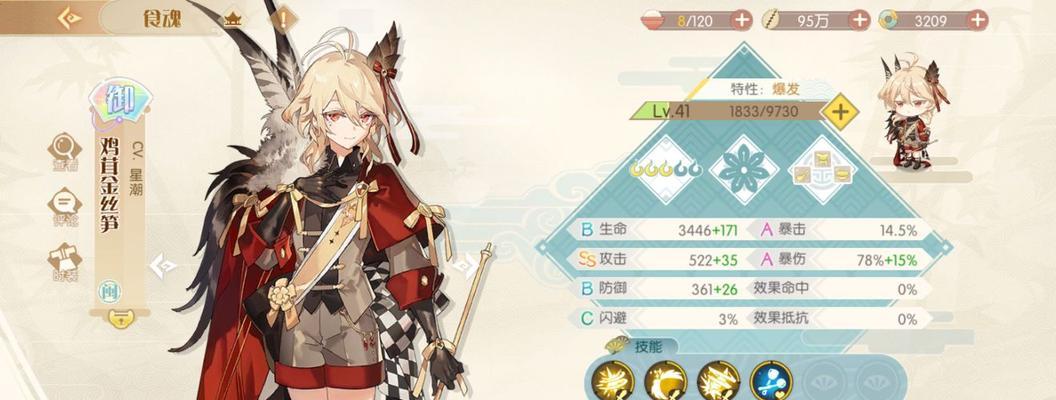1056x400 pixels.
Task: Expand the name banner bottom arrow
Action: pyautogui.click(x=119, y=318)
